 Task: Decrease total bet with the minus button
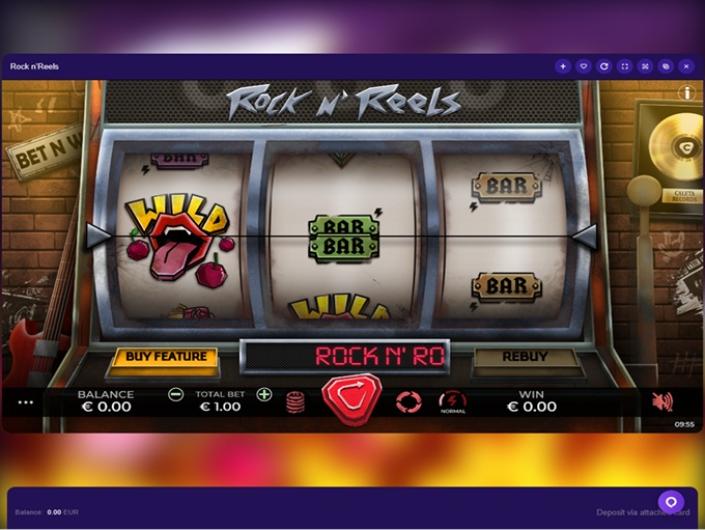click(176, 395)
